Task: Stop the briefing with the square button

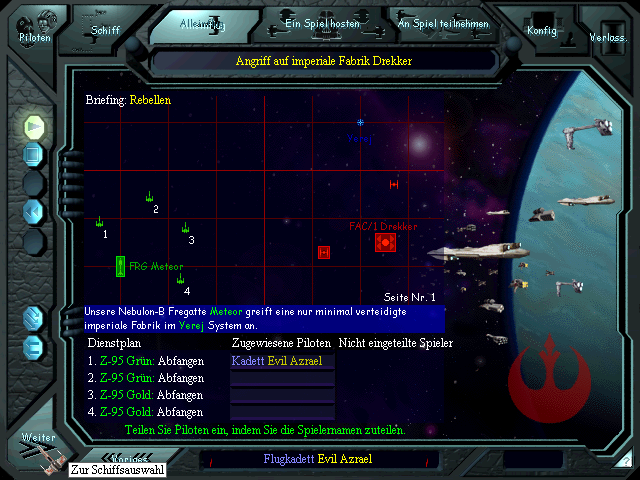Action: [x=34, y=155]
